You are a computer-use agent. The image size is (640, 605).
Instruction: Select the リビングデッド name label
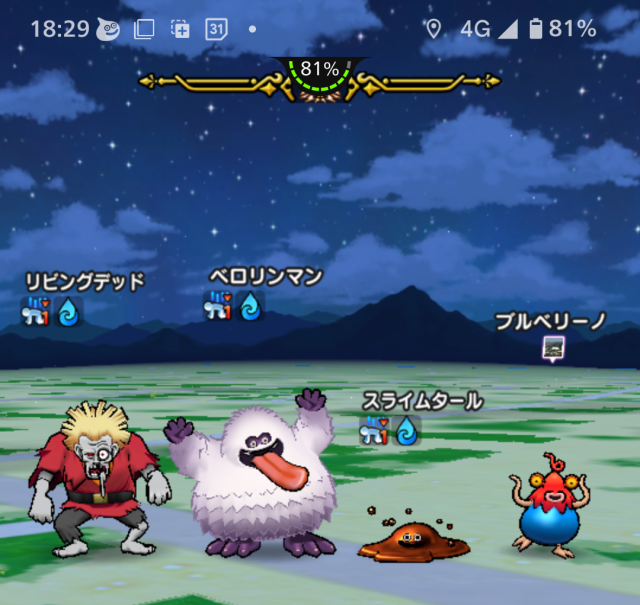pyautogui.click(x=85, y=281)
